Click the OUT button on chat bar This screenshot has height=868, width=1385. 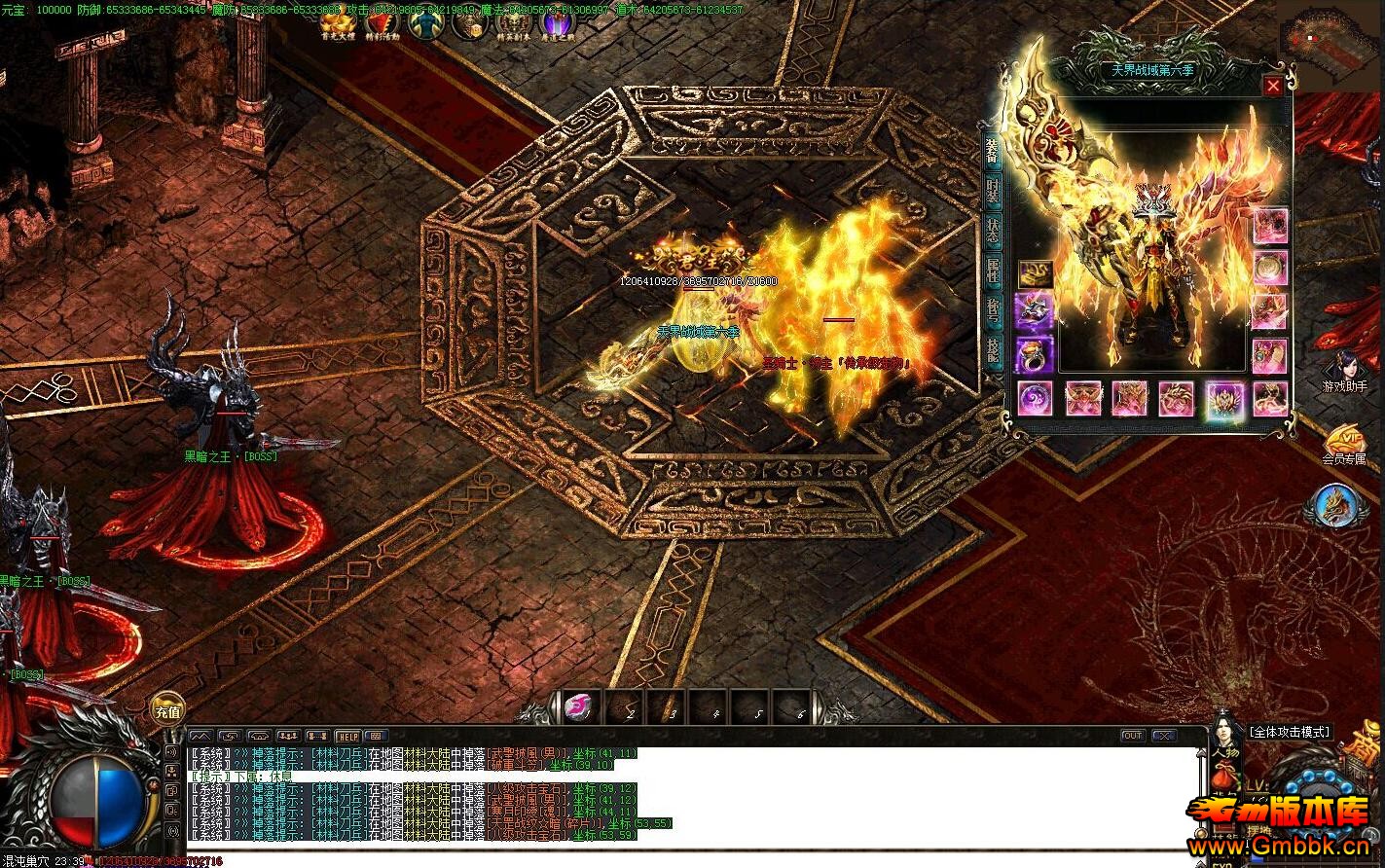(1132, 736)
